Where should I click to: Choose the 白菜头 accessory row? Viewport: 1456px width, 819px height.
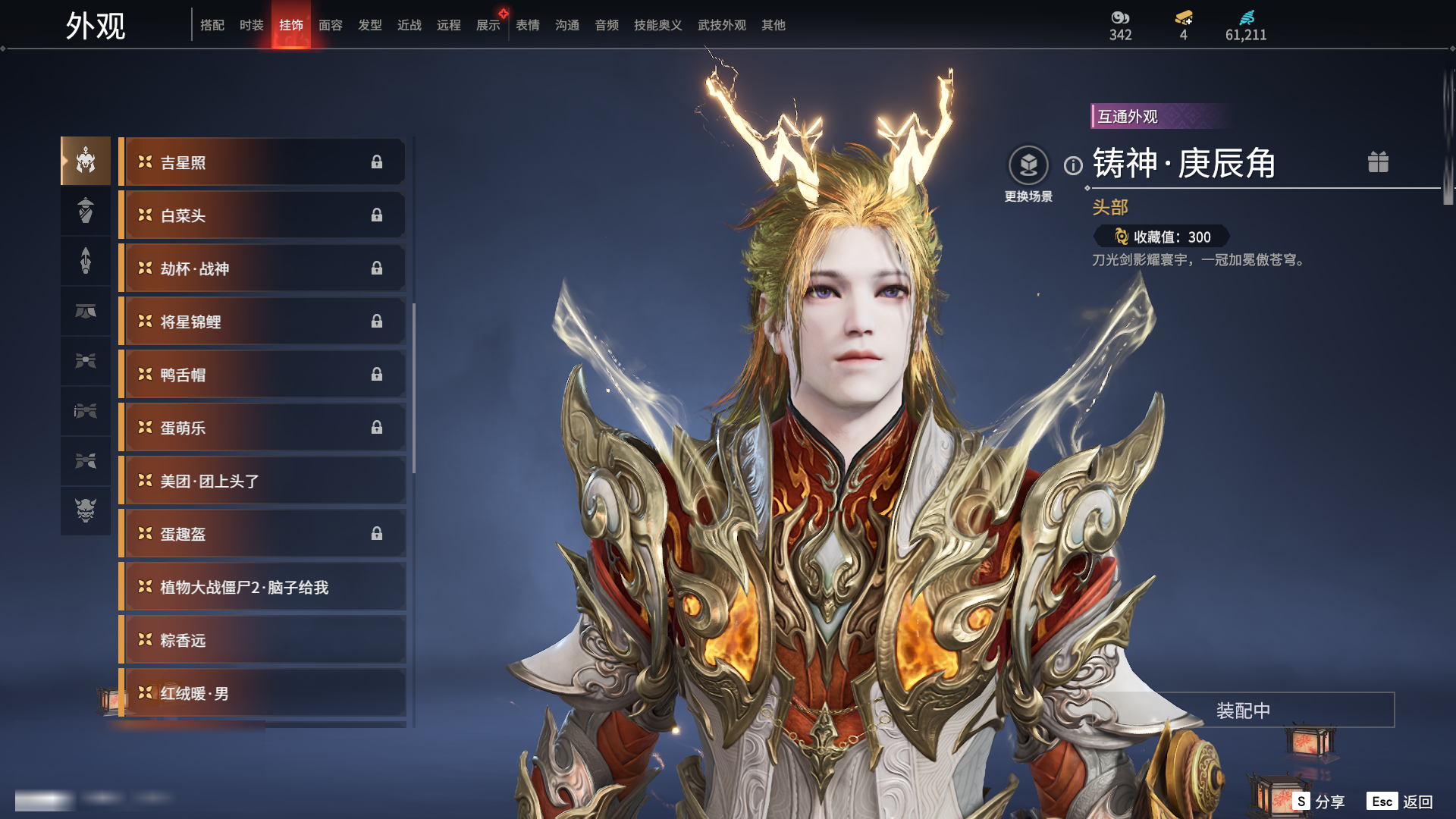pyautogui.click(x=262, y=215)
